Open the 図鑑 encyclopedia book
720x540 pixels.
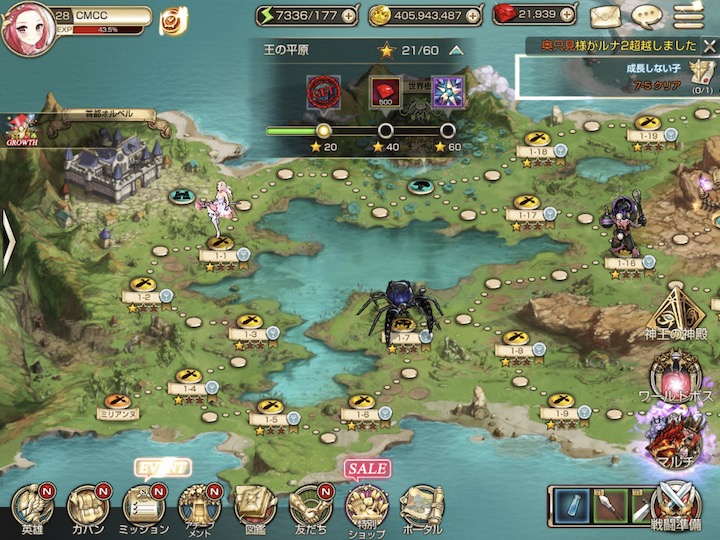255,508
